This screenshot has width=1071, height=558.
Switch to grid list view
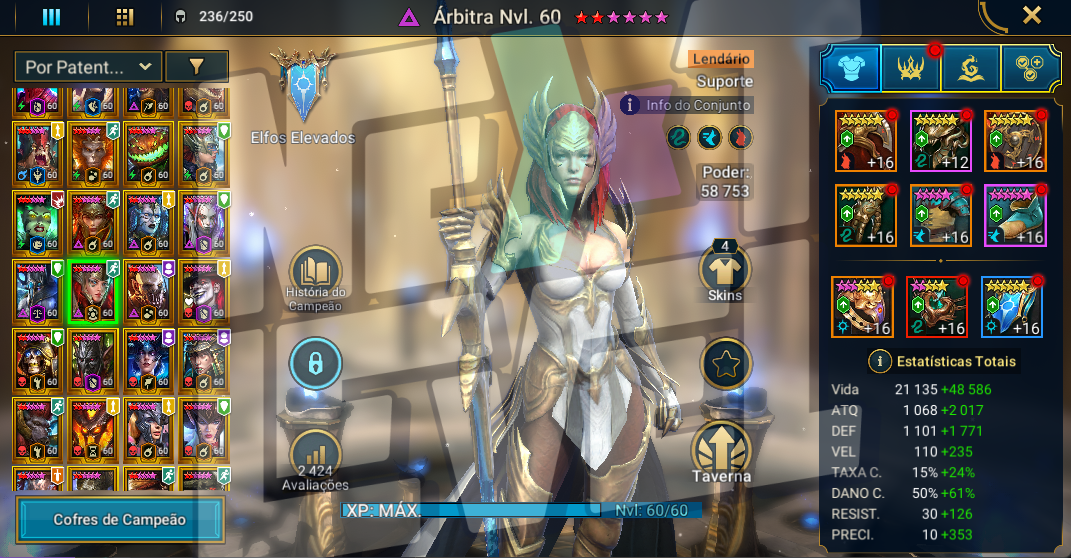point(125,16)
